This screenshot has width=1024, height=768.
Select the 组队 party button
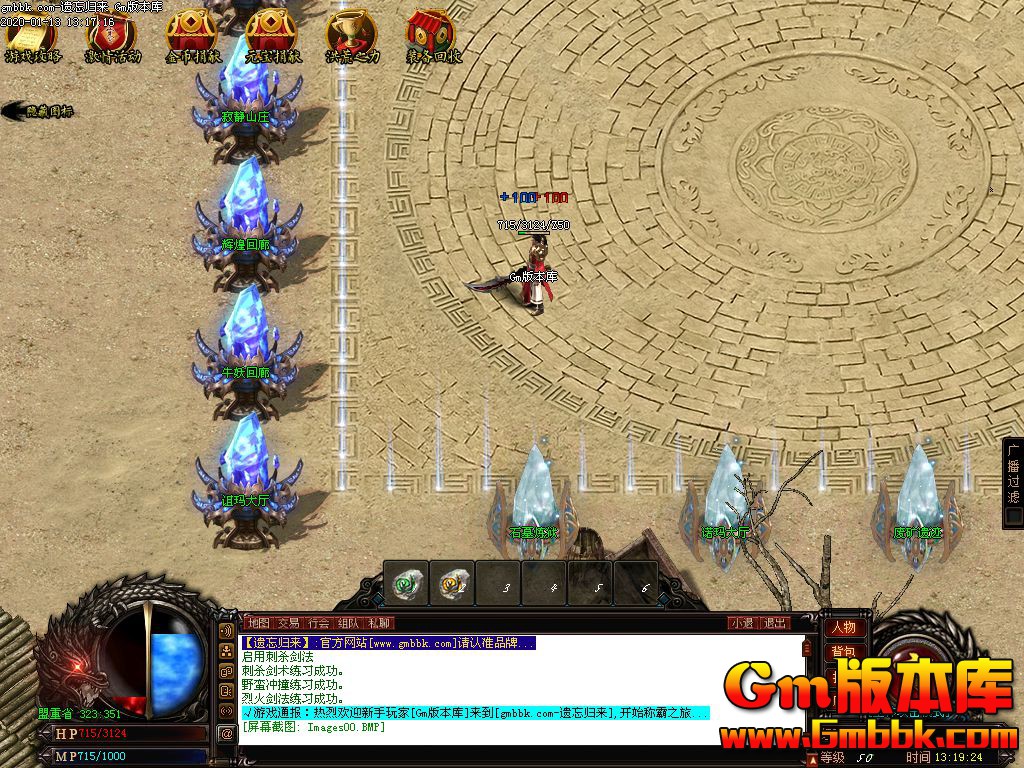tap(348, 623)
